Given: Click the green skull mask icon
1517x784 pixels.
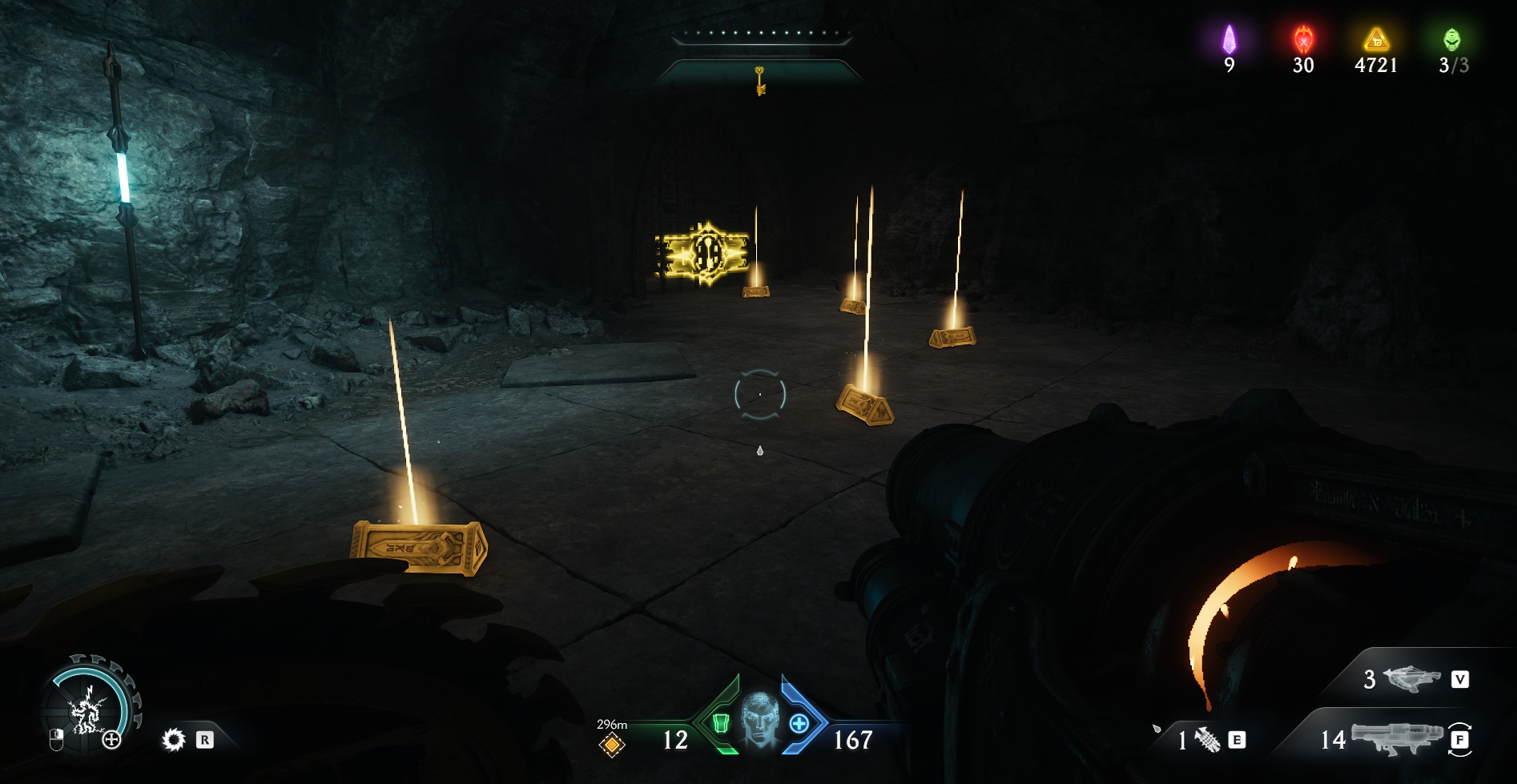Looking at the screenshot, I should tap(1451, 39).
